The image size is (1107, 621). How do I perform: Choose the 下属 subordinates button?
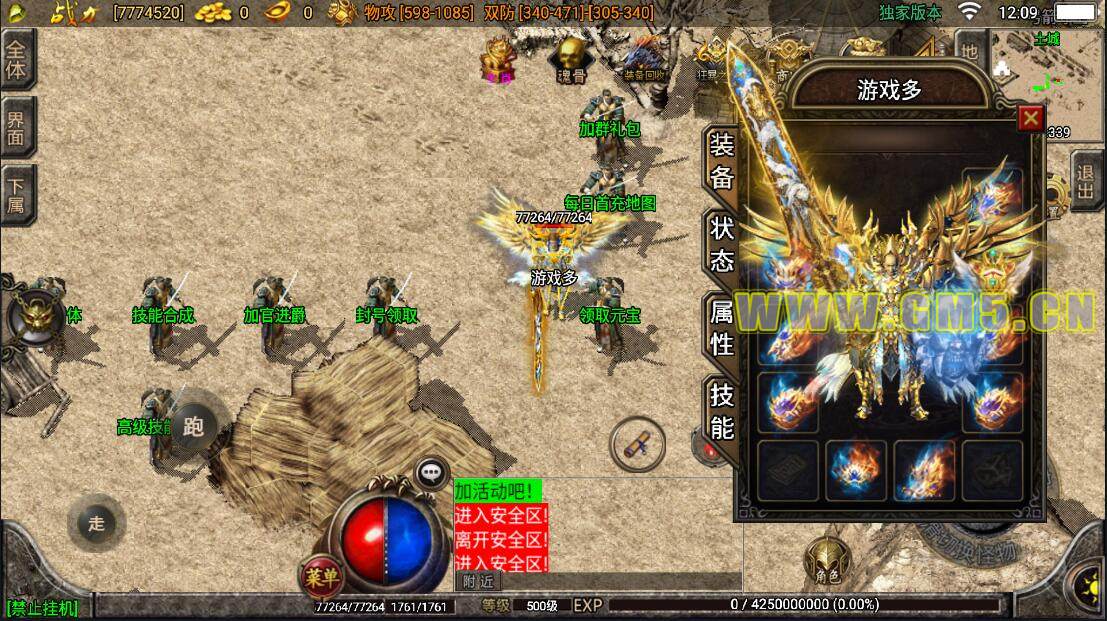16,194
